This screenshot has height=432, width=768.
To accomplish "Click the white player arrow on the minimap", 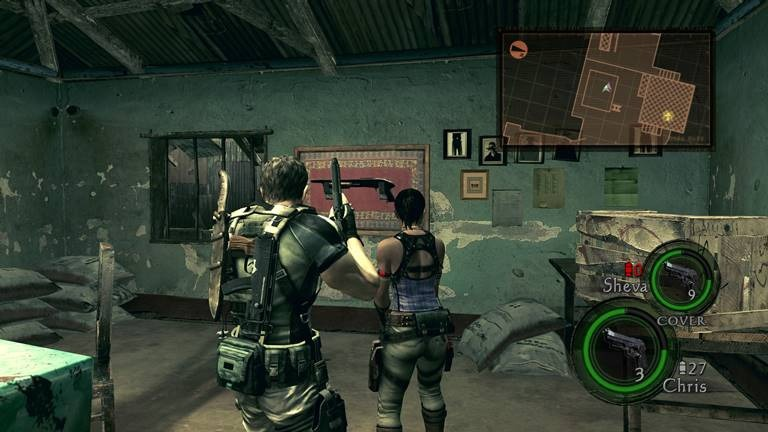I will pos(605,89).
